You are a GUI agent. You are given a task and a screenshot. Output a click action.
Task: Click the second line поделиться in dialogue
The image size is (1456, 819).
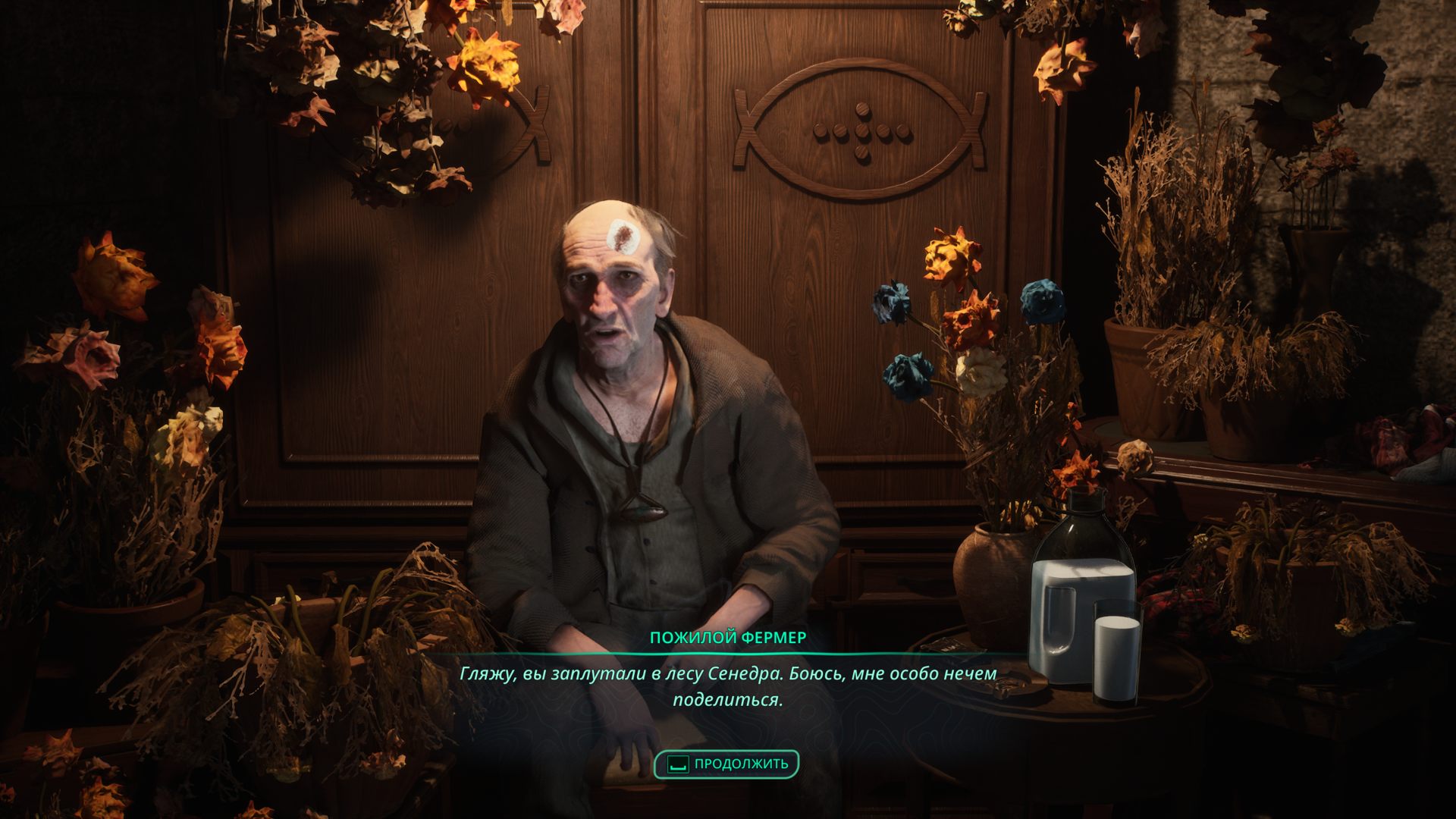pyautogui.click(x=727, y=699)
